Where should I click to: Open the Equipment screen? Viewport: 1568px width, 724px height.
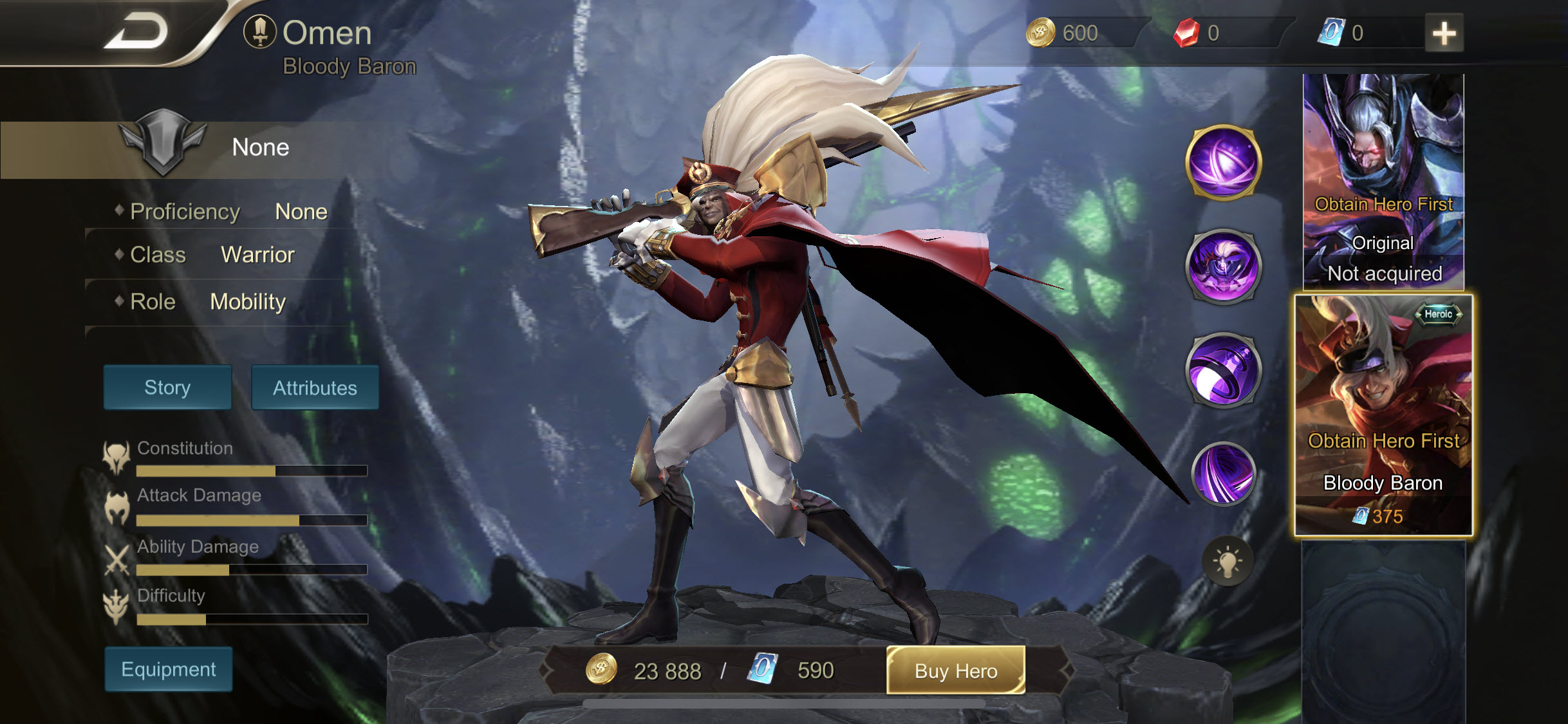(x=167, y=669)
